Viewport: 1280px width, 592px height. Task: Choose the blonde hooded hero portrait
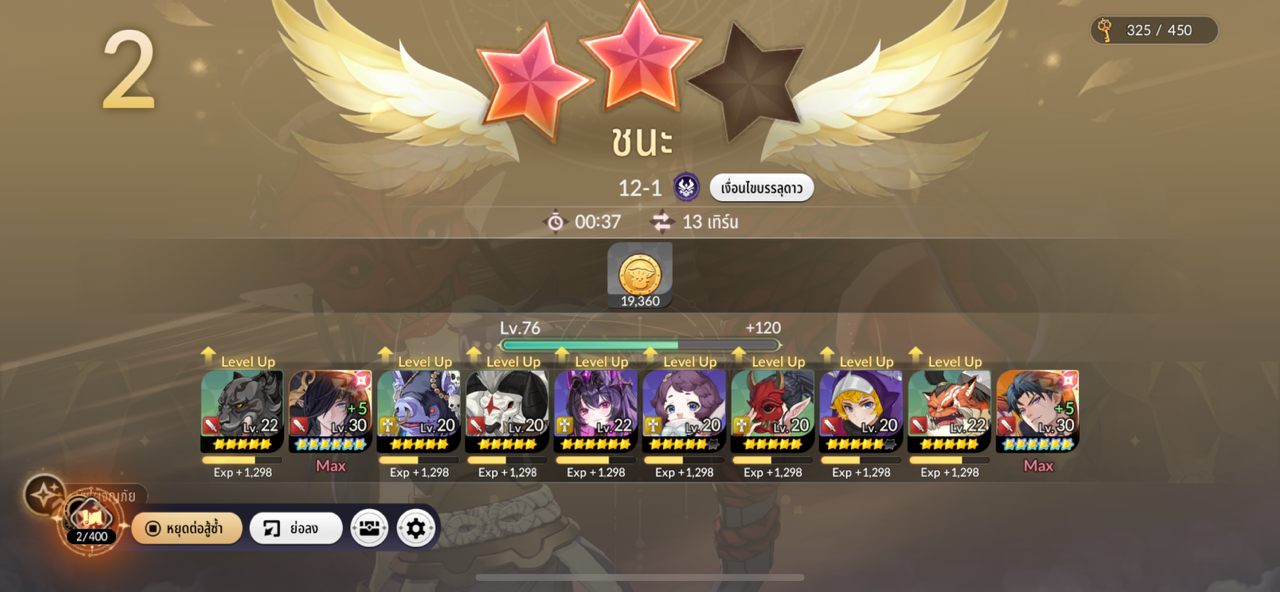pos(860,410)
